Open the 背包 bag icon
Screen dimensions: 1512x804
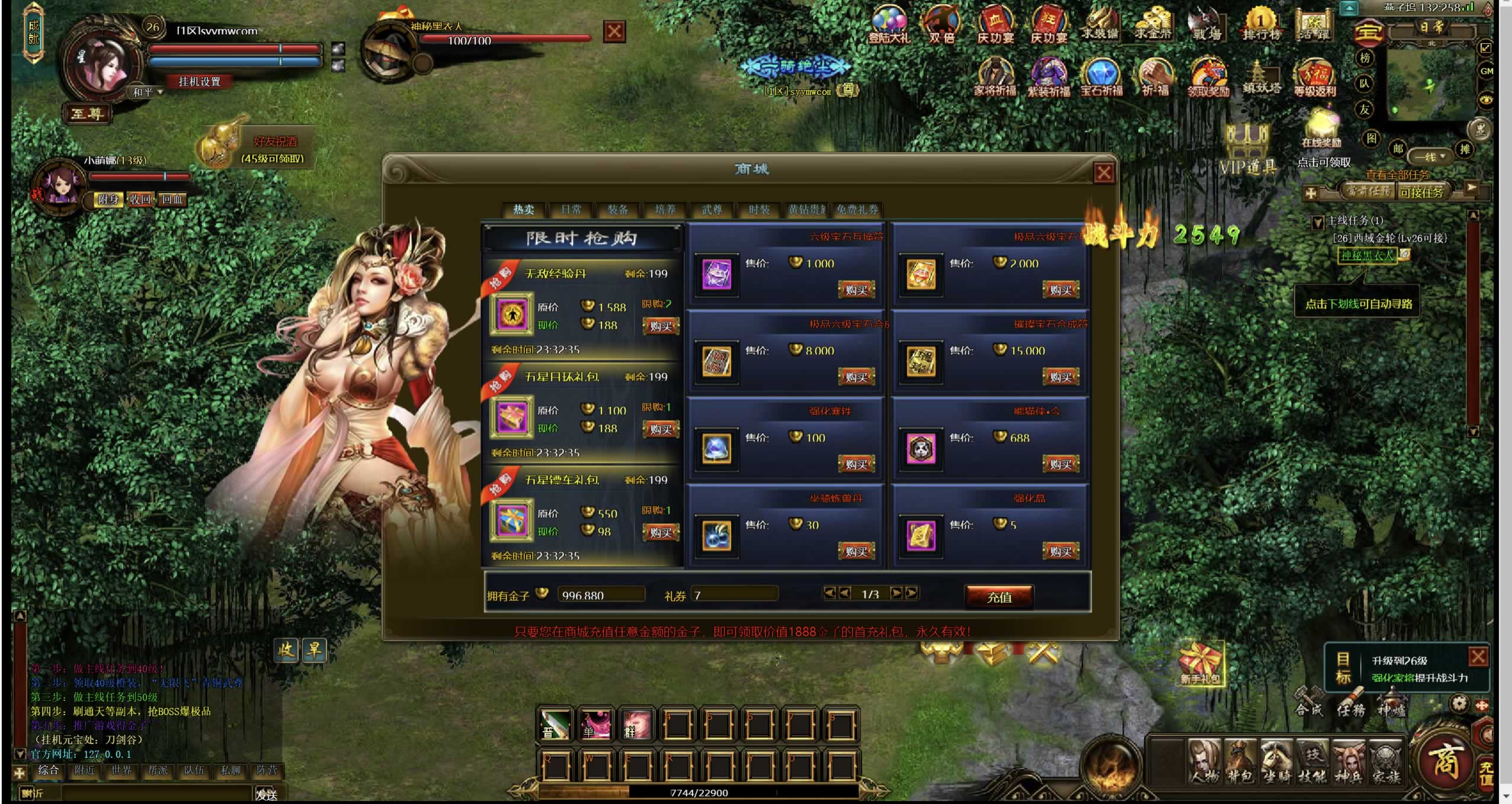[1241, 761]
